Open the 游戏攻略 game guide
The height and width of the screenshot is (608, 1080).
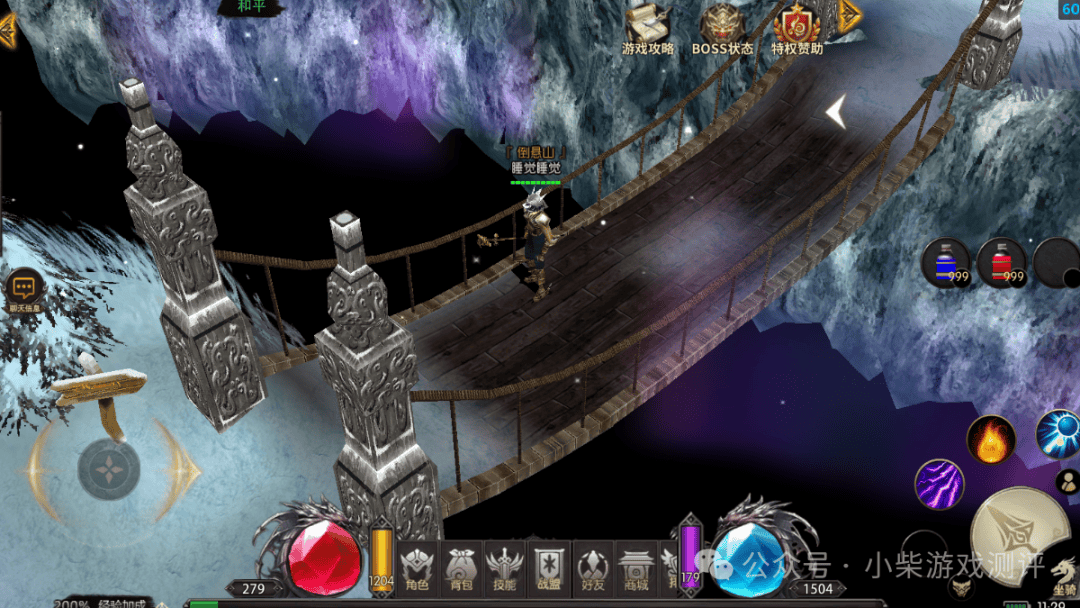[x=648, y=28]
